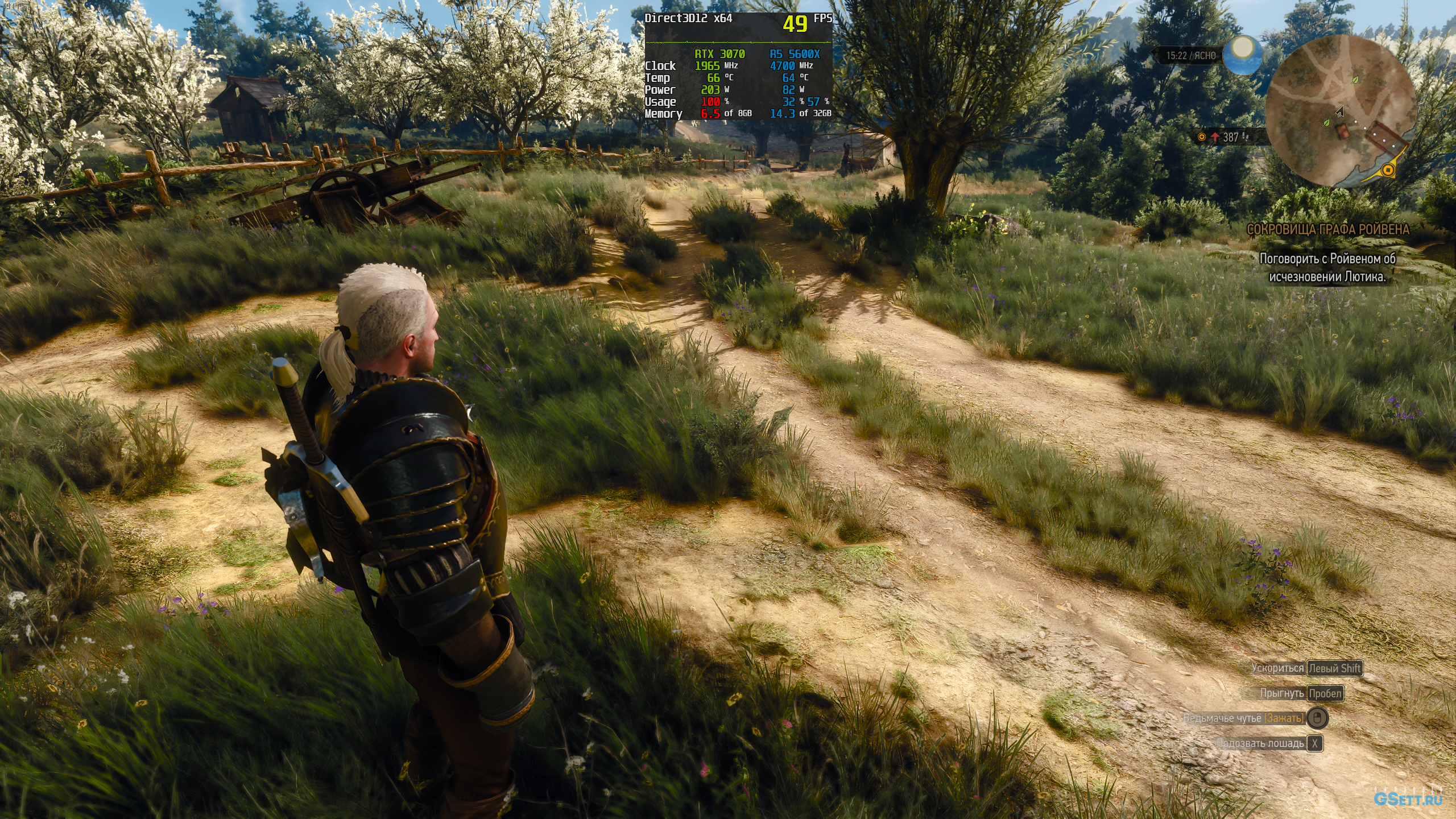Click the sun weather icon beside the clock
Image resolution: width=1456 pixels, height=819 pixels.
[1242, 55]
